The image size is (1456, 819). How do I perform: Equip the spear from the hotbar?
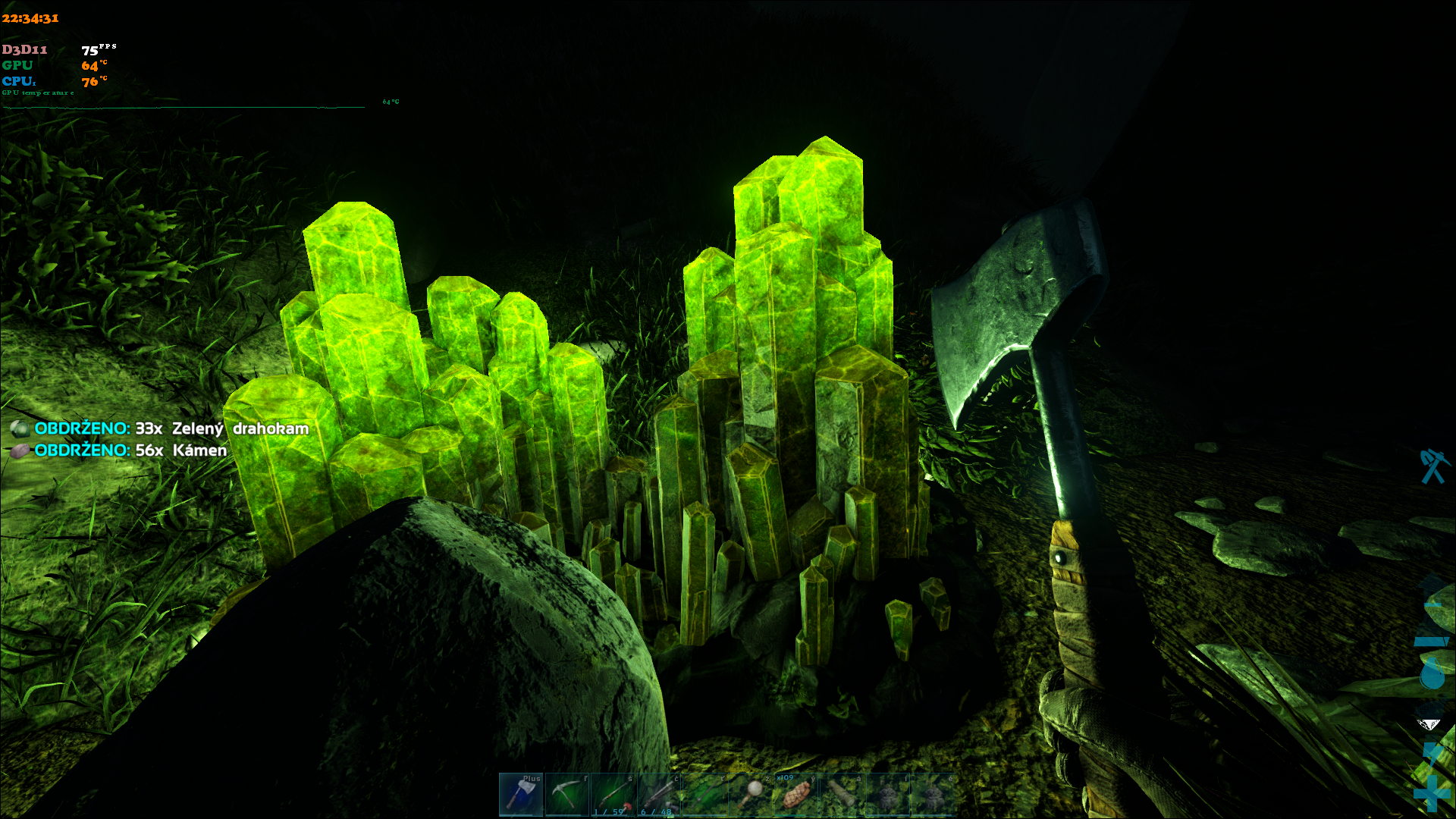click(x=704, y=794)
